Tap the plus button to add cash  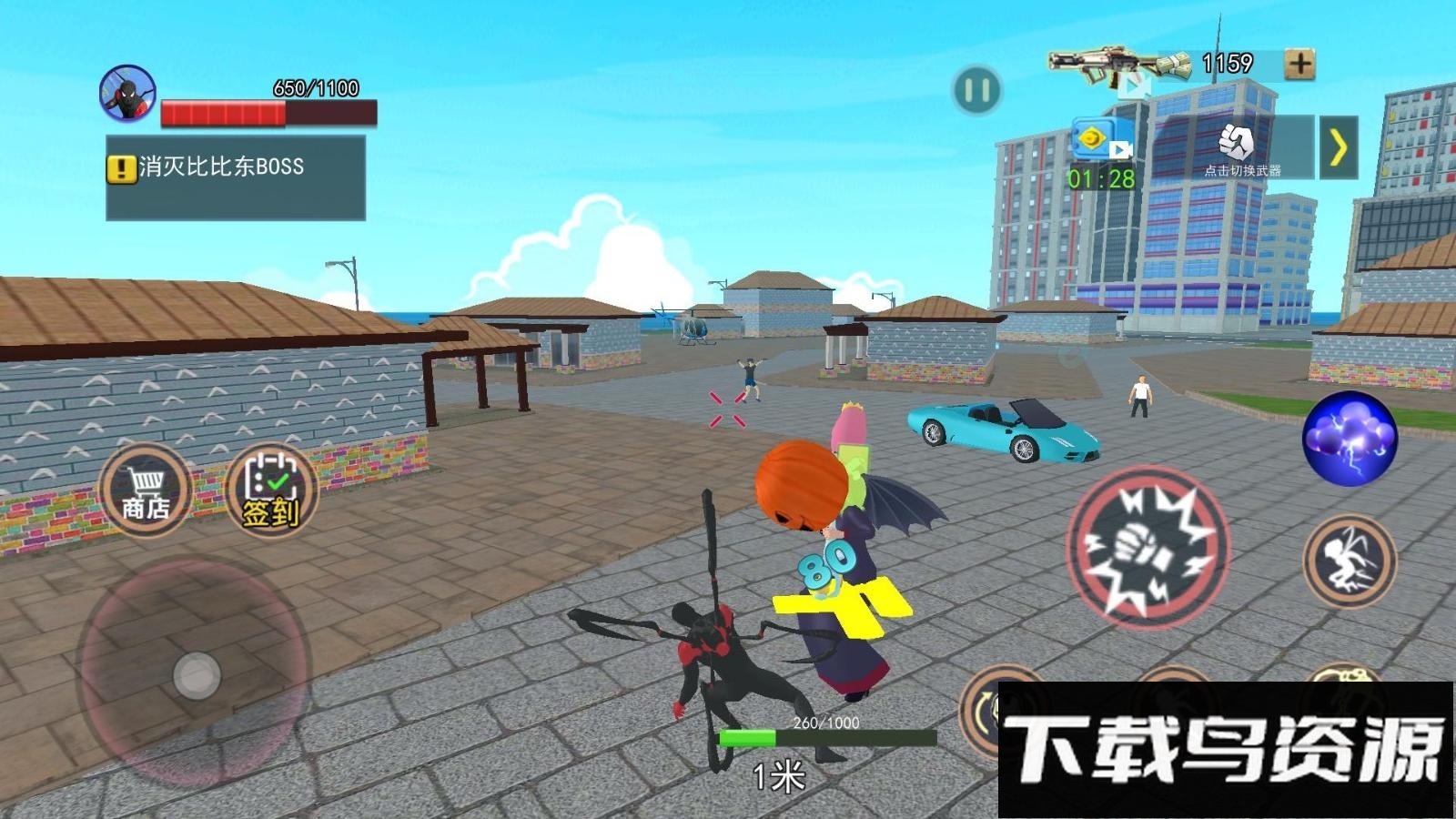[x=1299, y=64]
